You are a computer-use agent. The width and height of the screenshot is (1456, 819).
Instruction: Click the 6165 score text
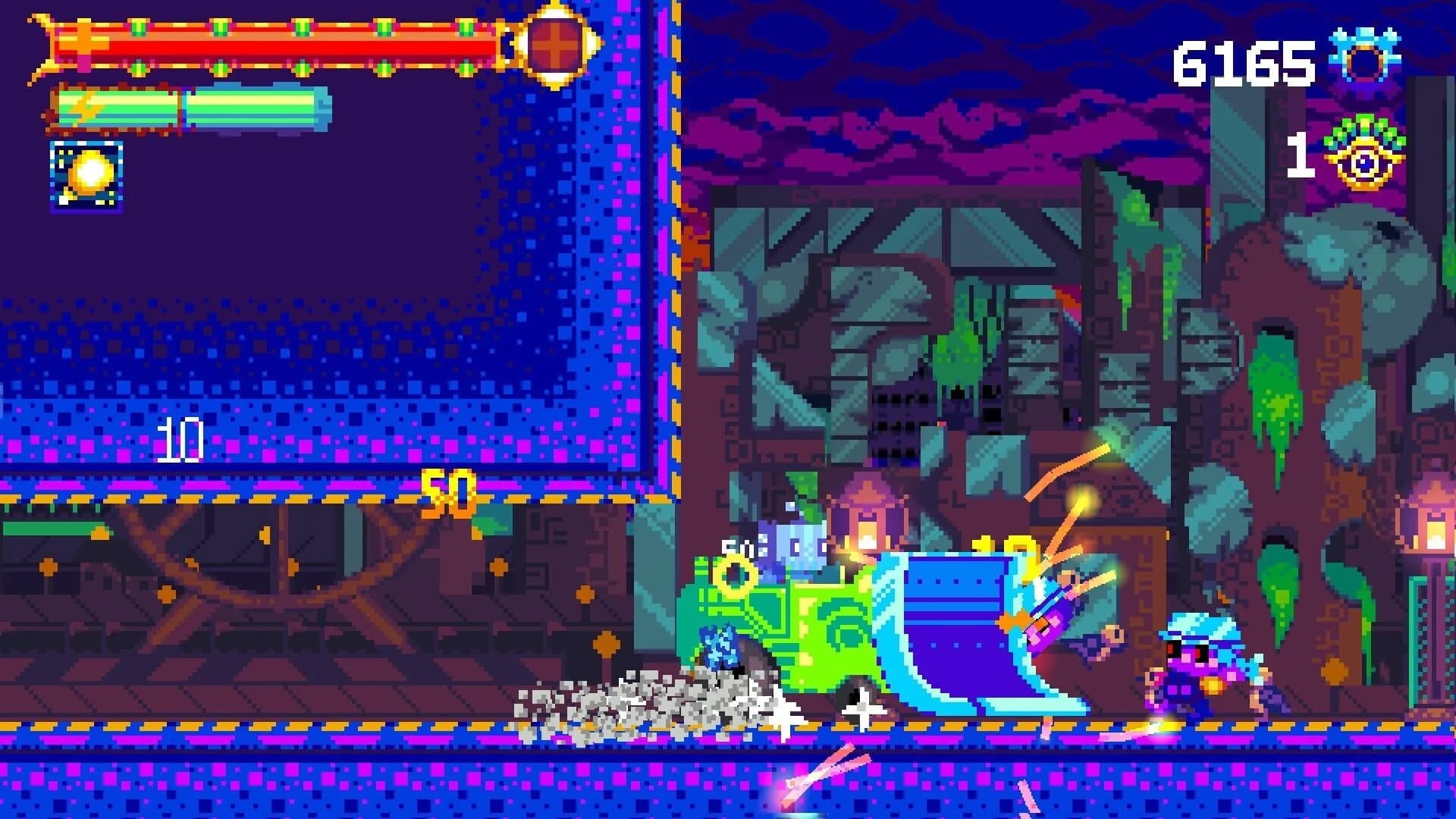coord(1242,61)
